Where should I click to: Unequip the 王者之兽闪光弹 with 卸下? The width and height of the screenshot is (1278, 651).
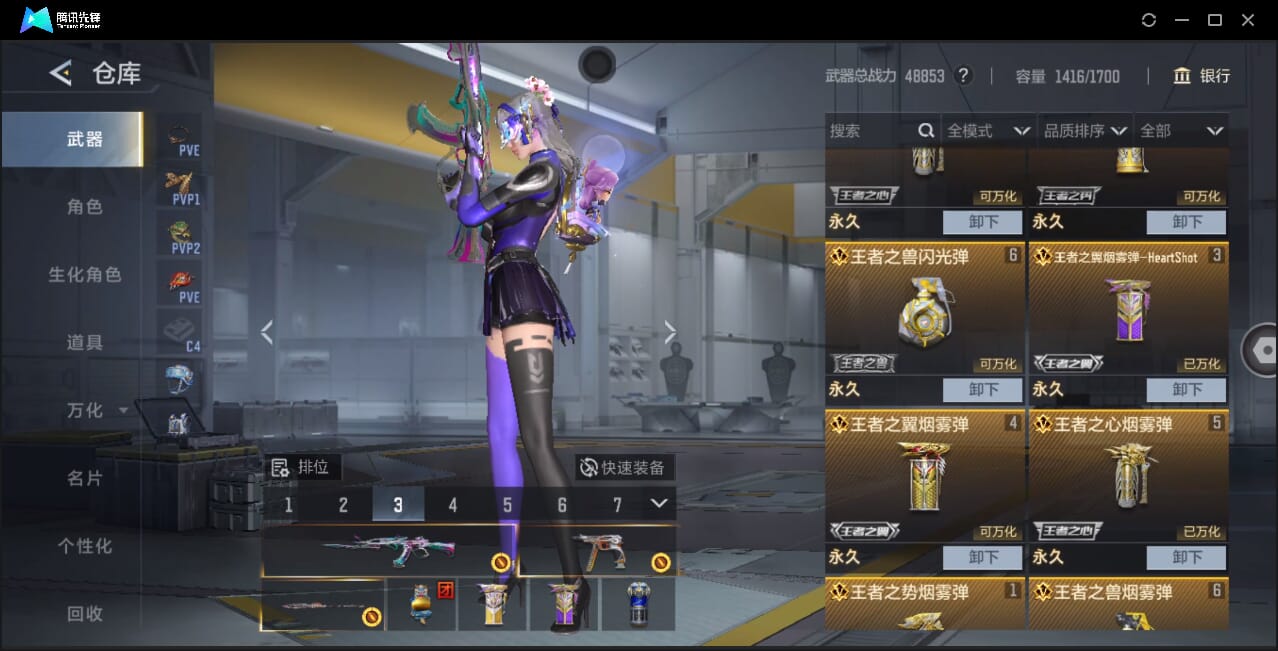pos(982,389)
